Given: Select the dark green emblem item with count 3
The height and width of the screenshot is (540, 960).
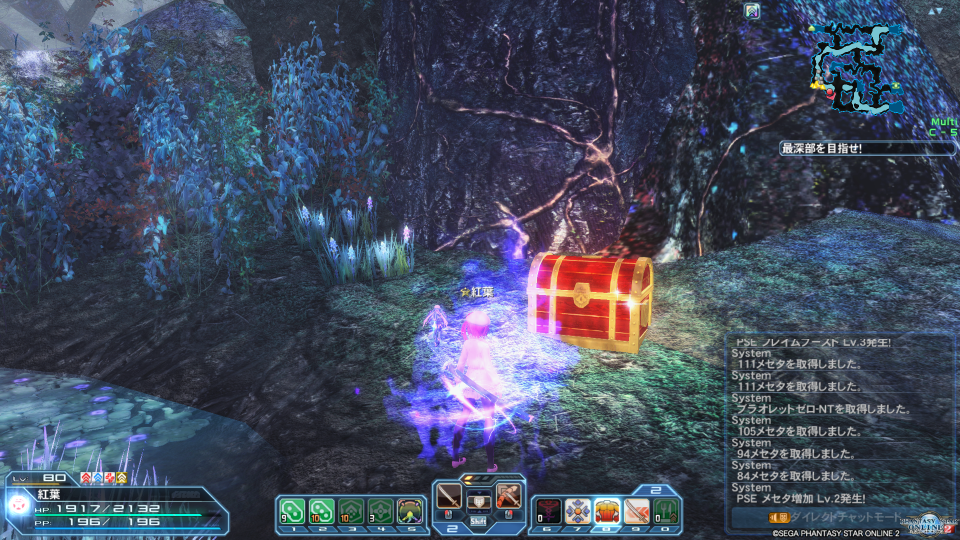Looking at the screenshot, I should pyautogui.click(x=380, y=510).
